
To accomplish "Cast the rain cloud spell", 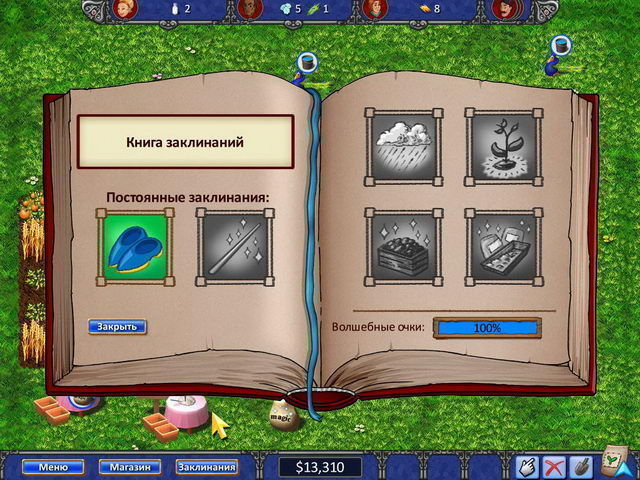I will coord(403,146).
